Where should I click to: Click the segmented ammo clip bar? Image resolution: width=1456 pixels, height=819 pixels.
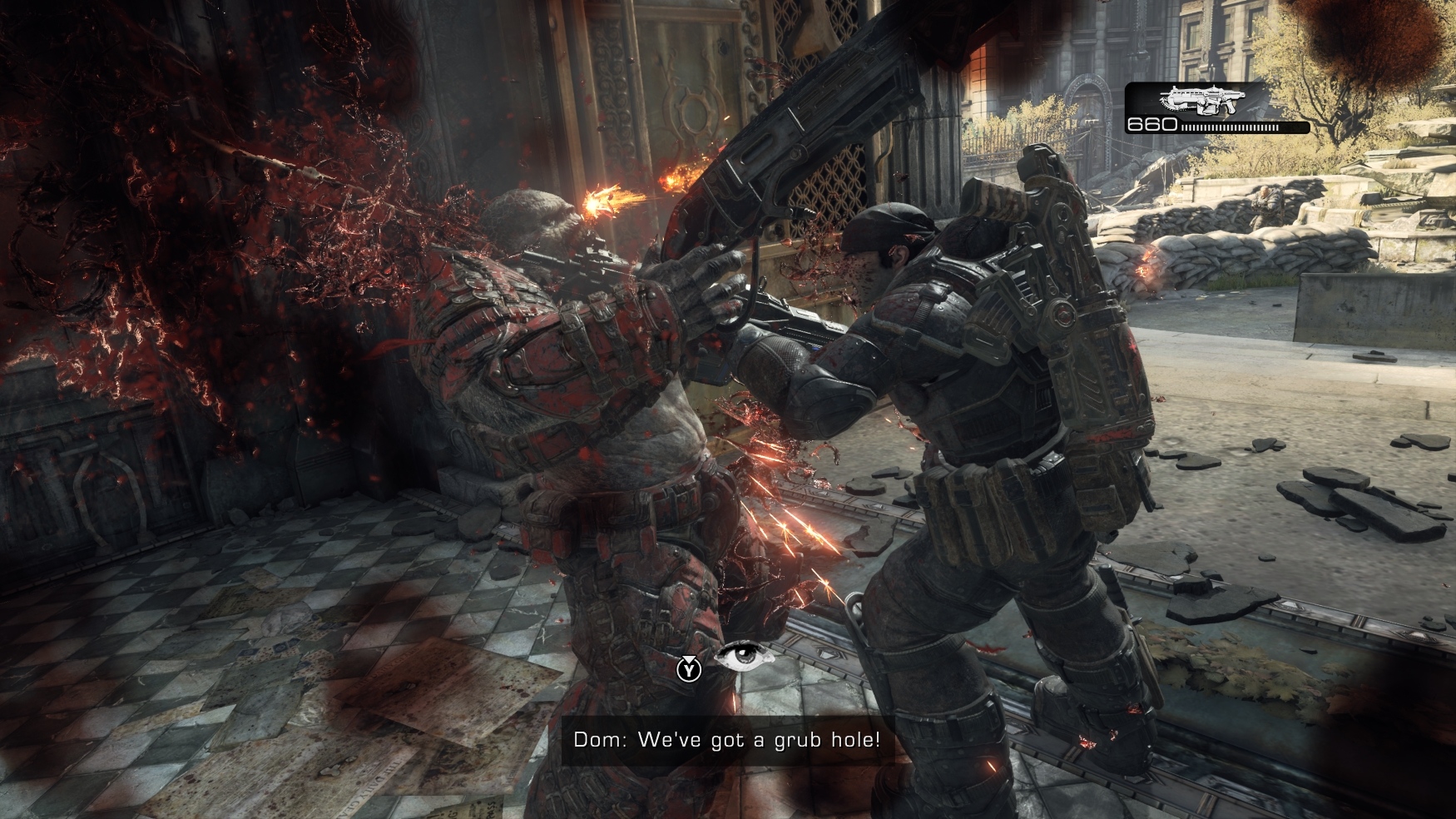tap(1228, 127)
